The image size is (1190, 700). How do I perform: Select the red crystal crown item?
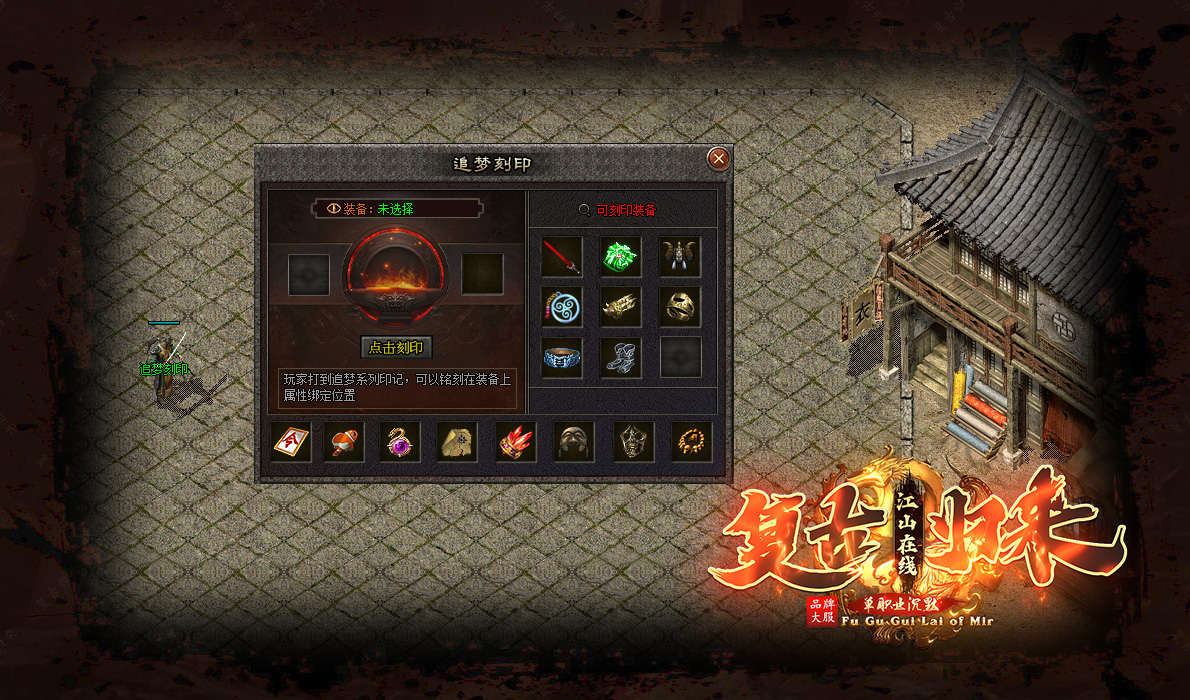(x=516, y=441)
